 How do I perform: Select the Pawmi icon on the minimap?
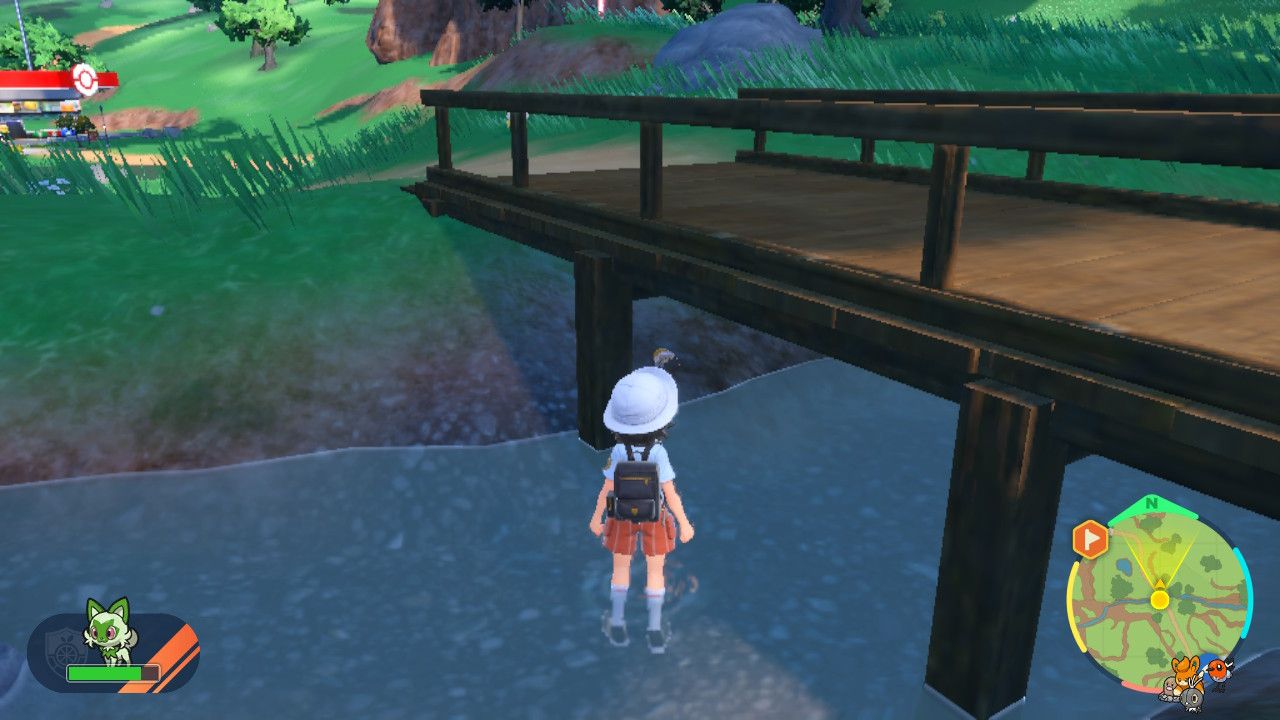coord(1185,668)
